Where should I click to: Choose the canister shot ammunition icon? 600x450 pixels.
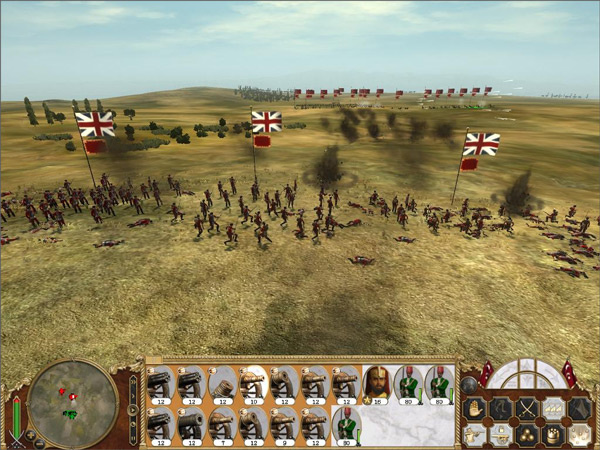552,433
